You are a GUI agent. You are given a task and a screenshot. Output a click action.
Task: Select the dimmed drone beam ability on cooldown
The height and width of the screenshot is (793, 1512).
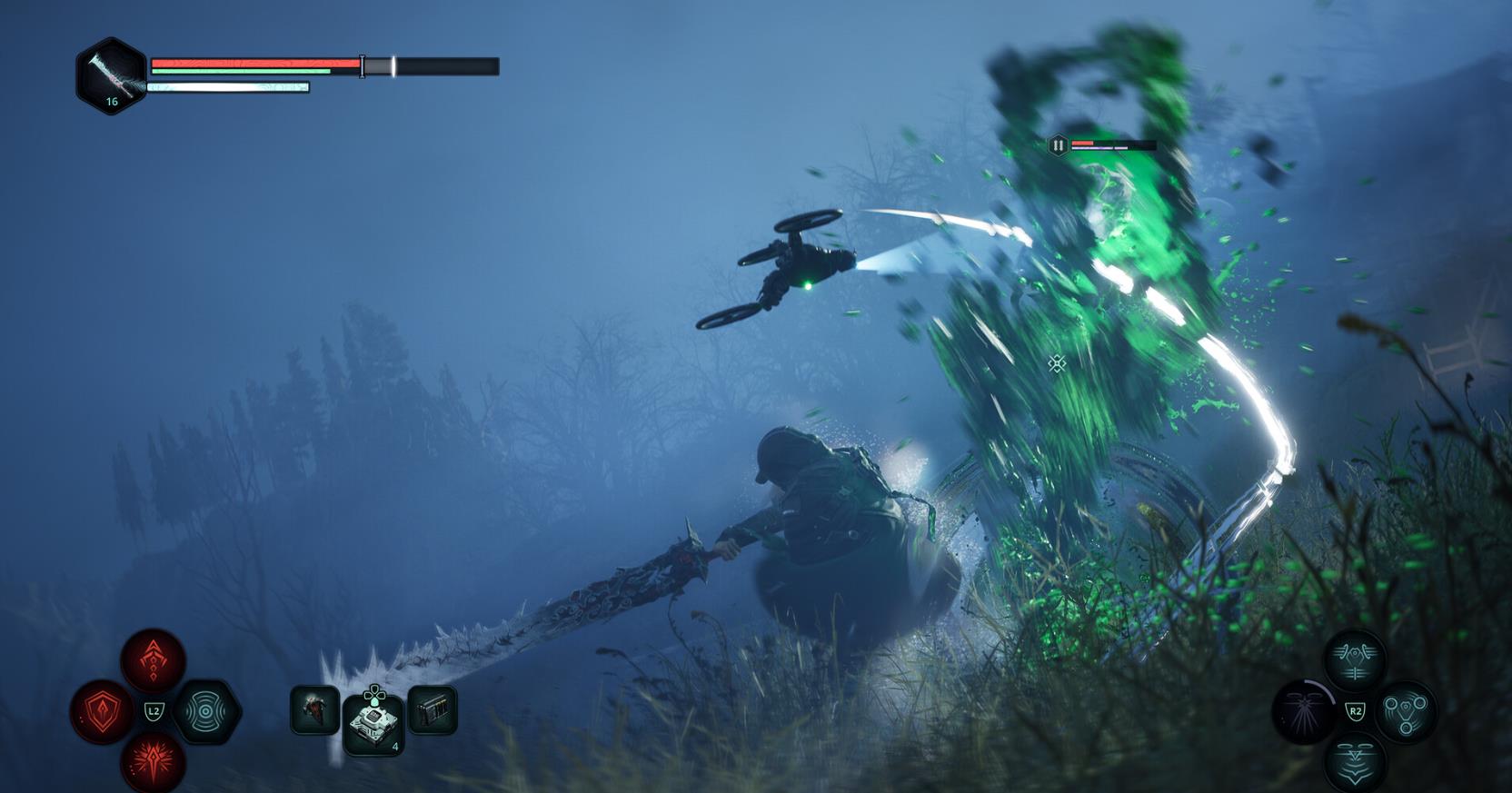coord(1304,711)
